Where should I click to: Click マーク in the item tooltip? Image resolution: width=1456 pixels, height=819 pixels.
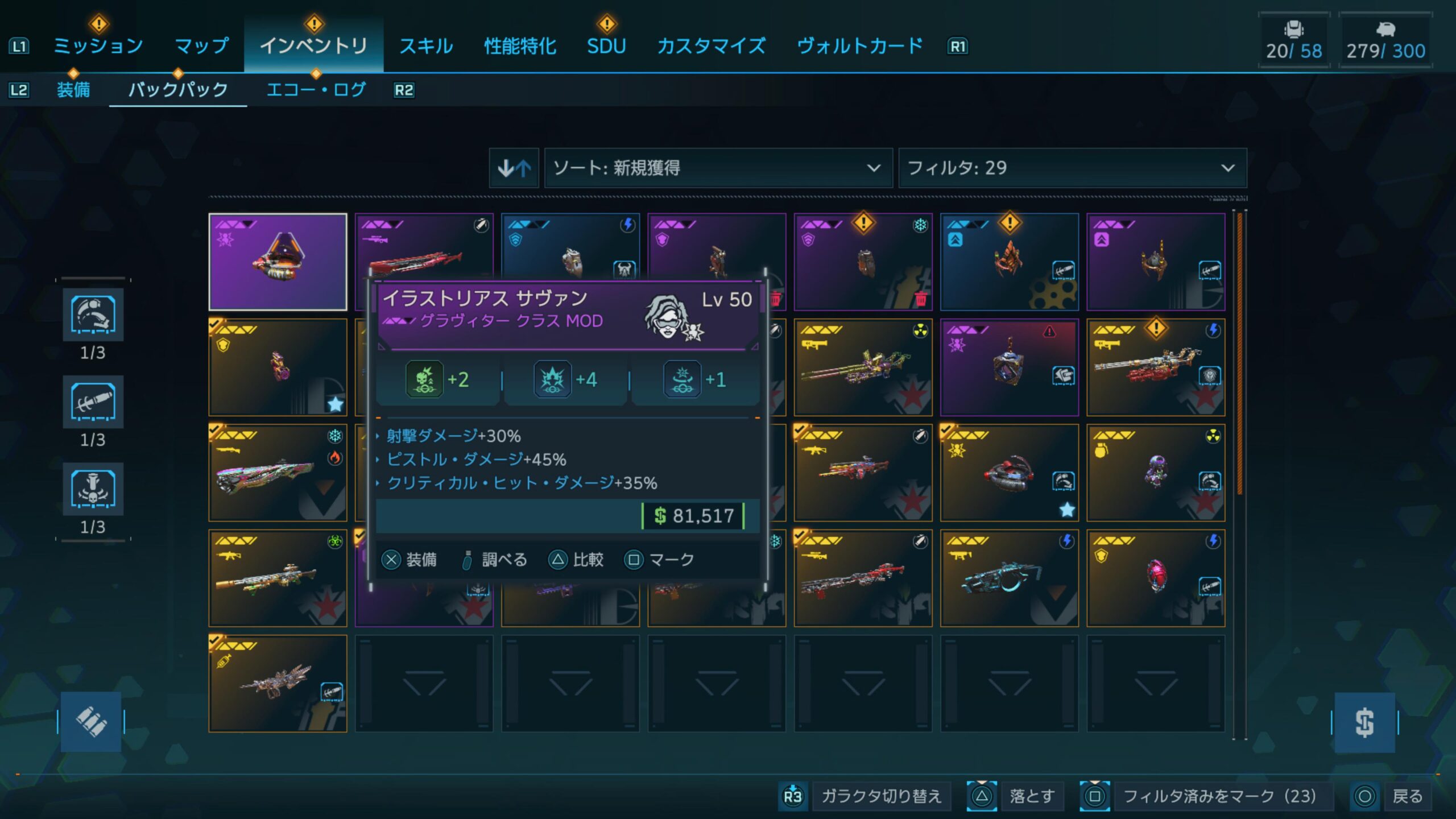[660, 560]
